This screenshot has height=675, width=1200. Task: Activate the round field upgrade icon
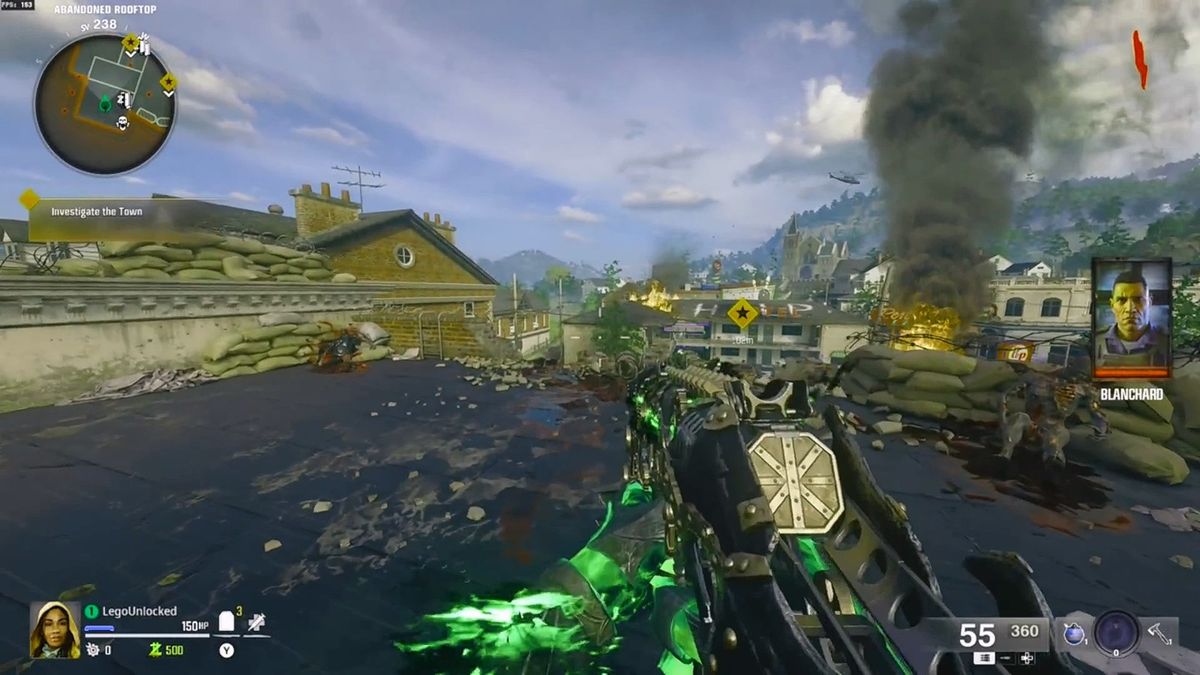pyautogui.click(x=1116, y=632)
